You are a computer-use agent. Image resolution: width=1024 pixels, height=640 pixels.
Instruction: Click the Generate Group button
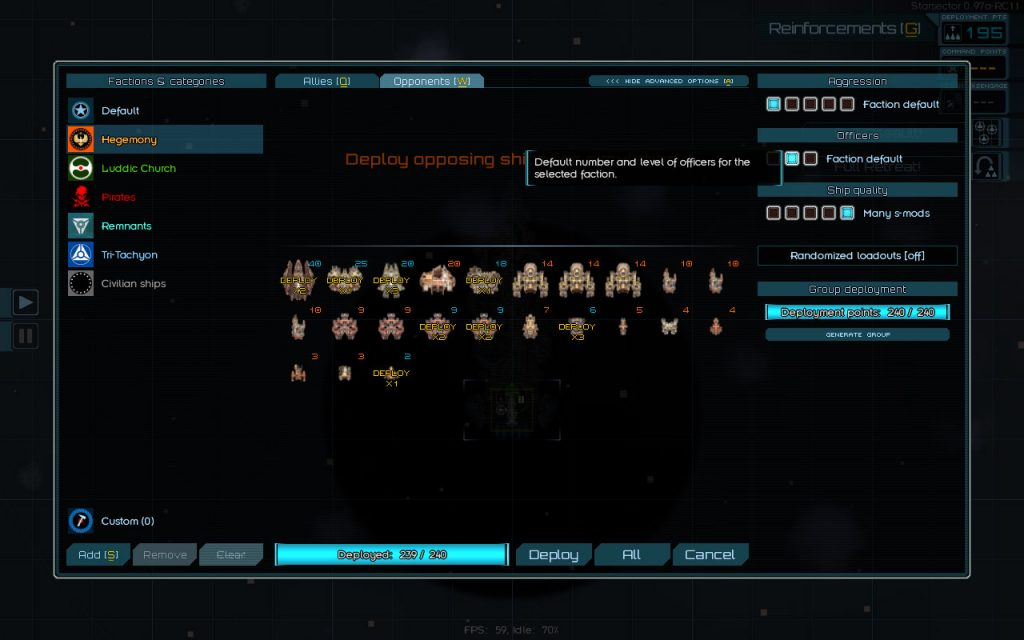click(857, 335)
